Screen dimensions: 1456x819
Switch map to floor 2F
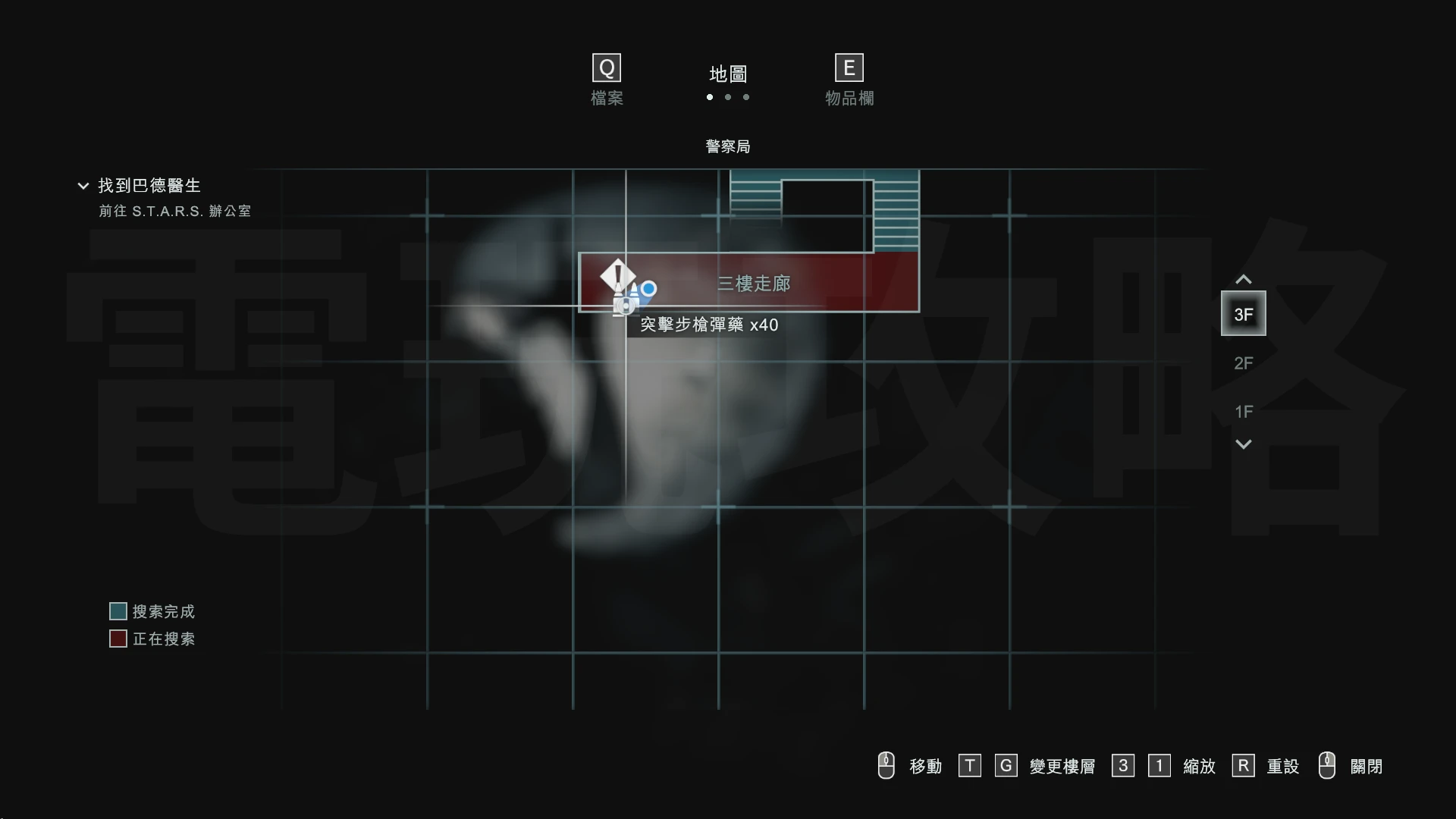1243,363
